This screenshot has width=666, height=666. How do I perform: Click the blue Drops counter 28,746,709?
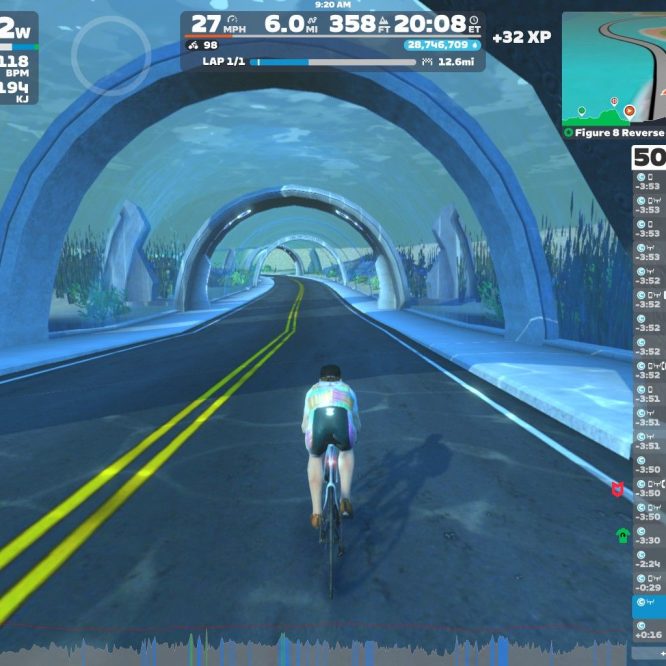tap(441, 45)
